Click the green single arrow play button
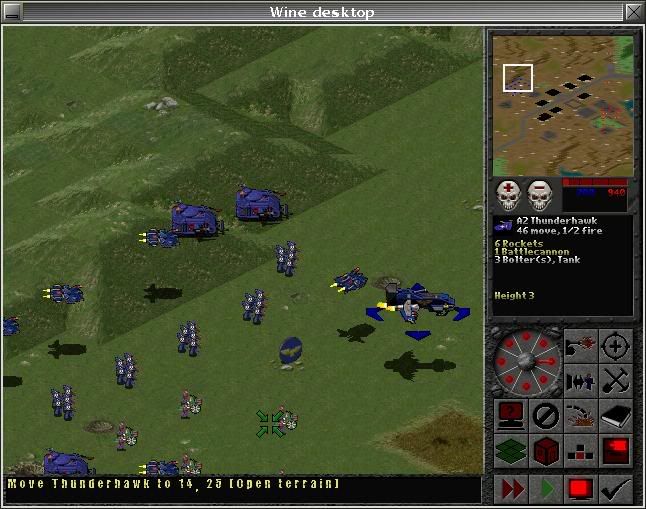Screen dimensions: 646x509 click(546, 490)
